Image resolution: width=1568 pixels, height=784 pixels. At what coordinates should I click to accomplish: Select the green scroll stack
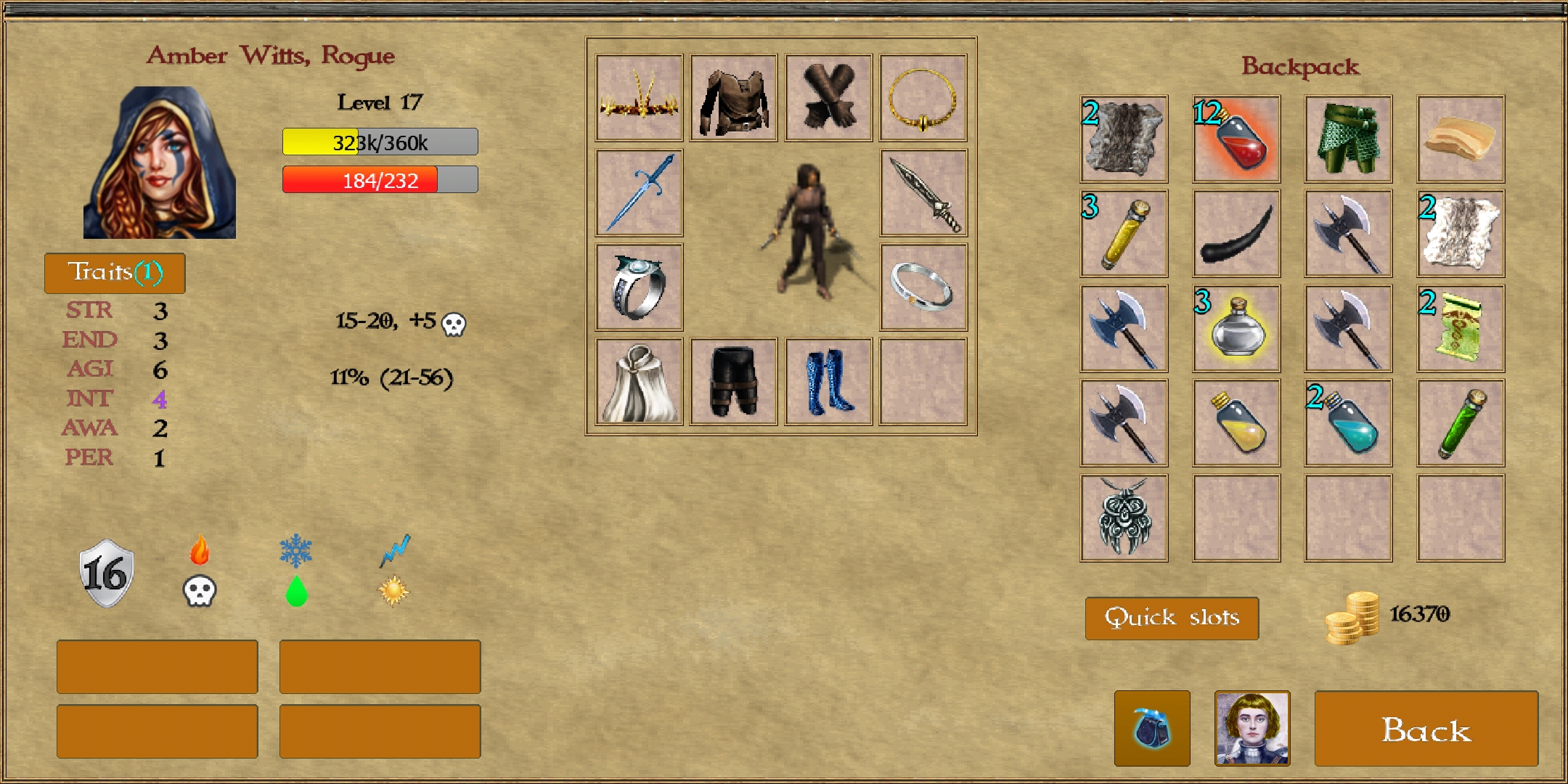(1461, 328)
